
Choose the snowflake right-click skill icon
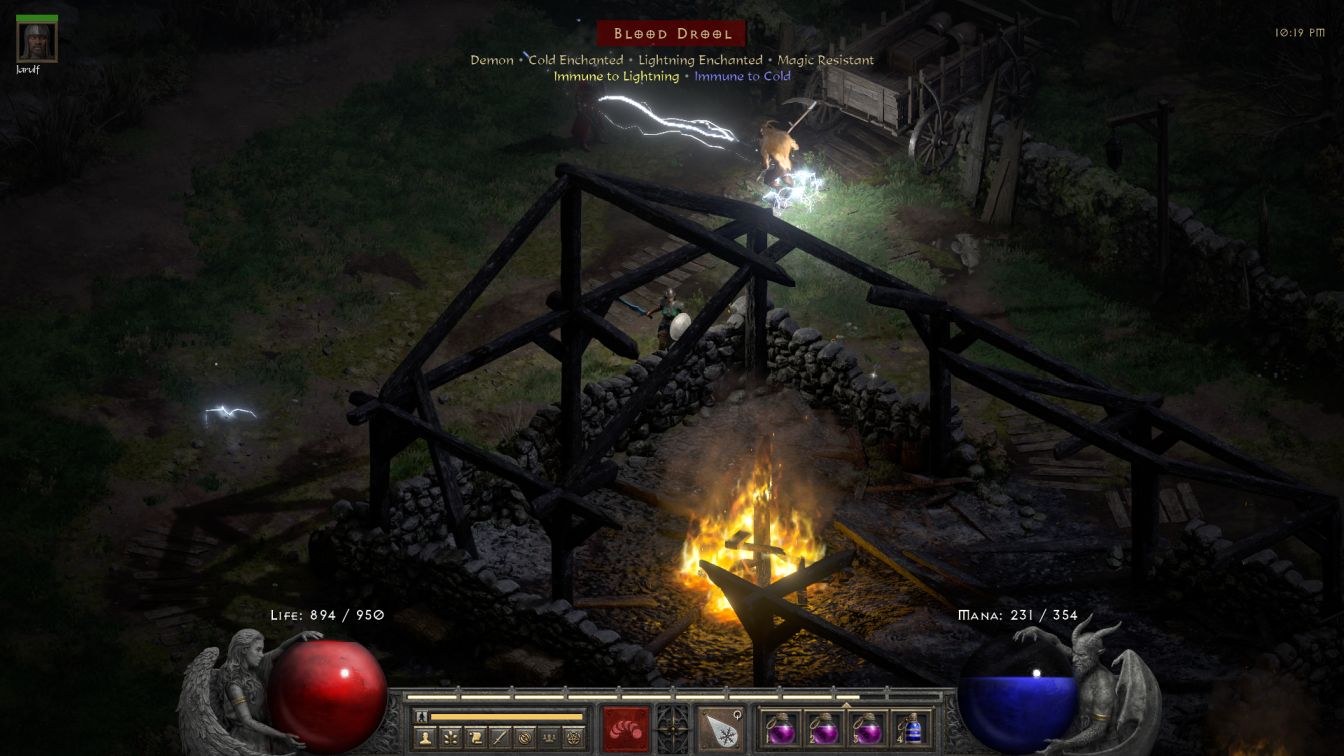[718, 728]
